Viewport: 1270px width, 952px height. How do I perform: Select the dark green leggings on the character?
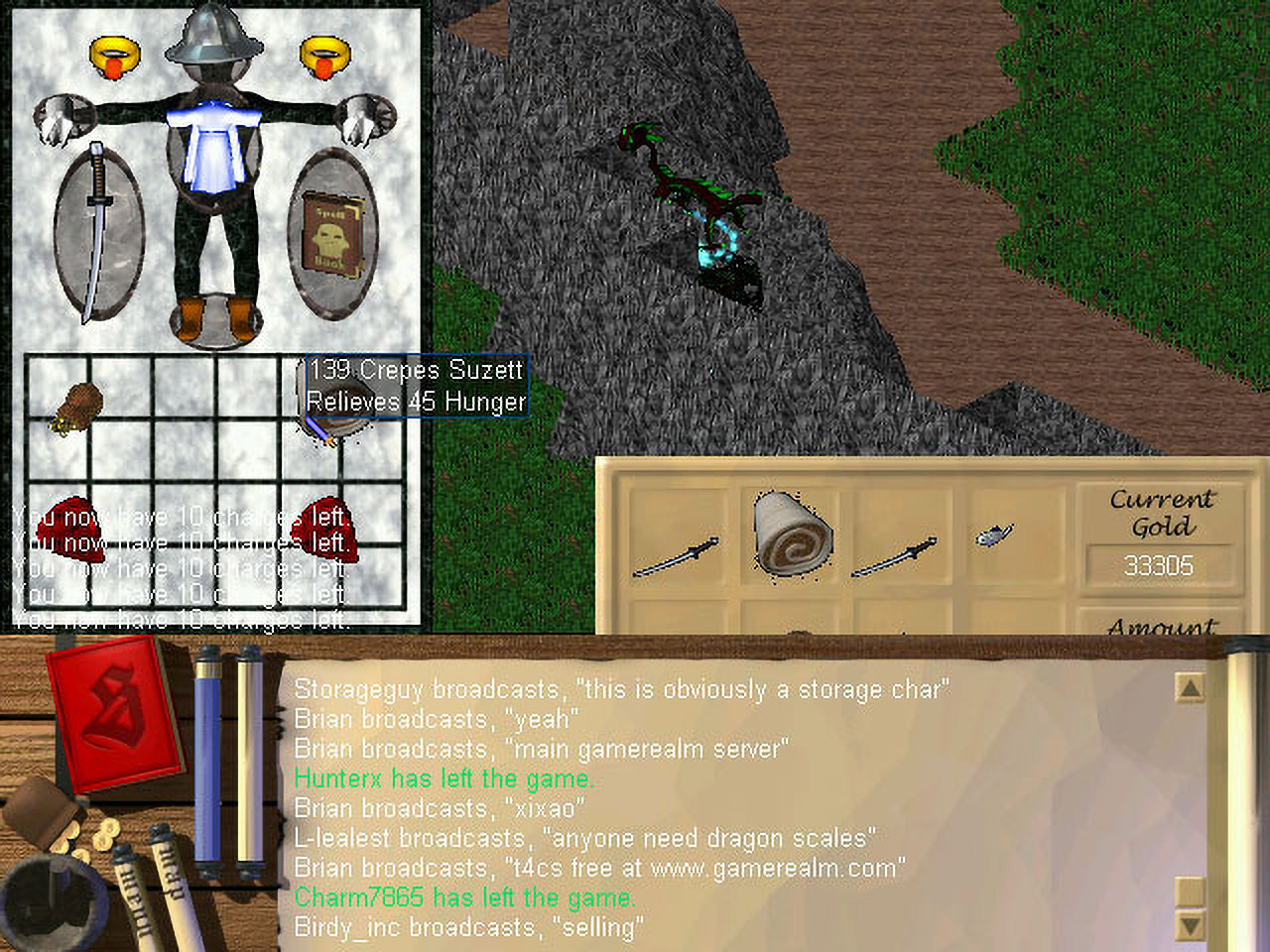point(212,246)
